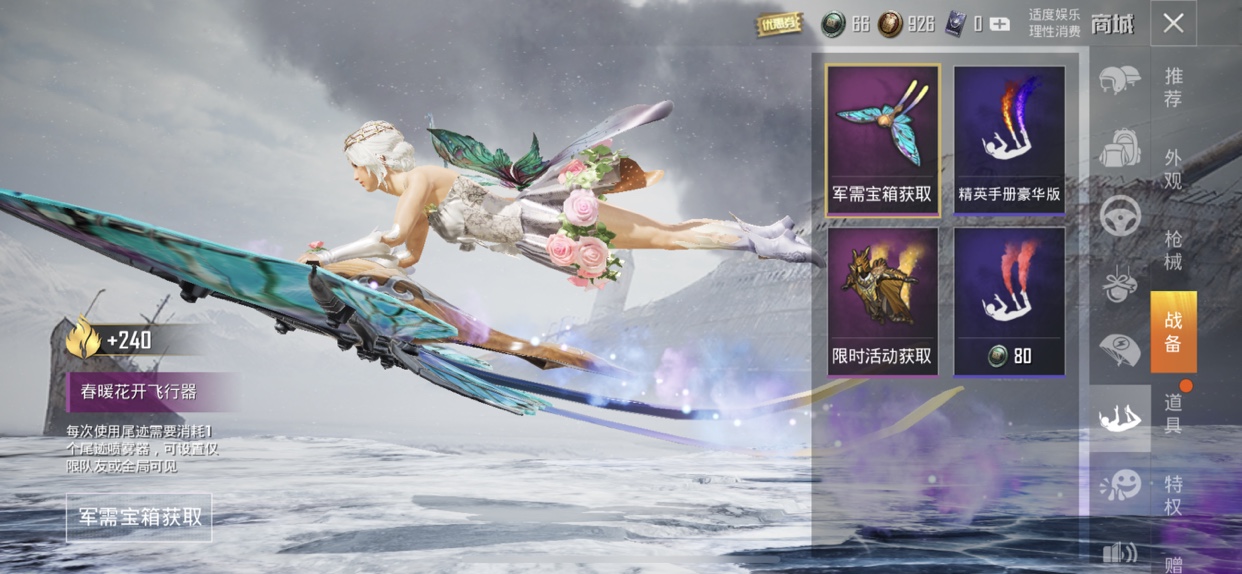Select the skydiving trail subcategory icon
Screen dimensions: 1242x574
point(1119,419)
